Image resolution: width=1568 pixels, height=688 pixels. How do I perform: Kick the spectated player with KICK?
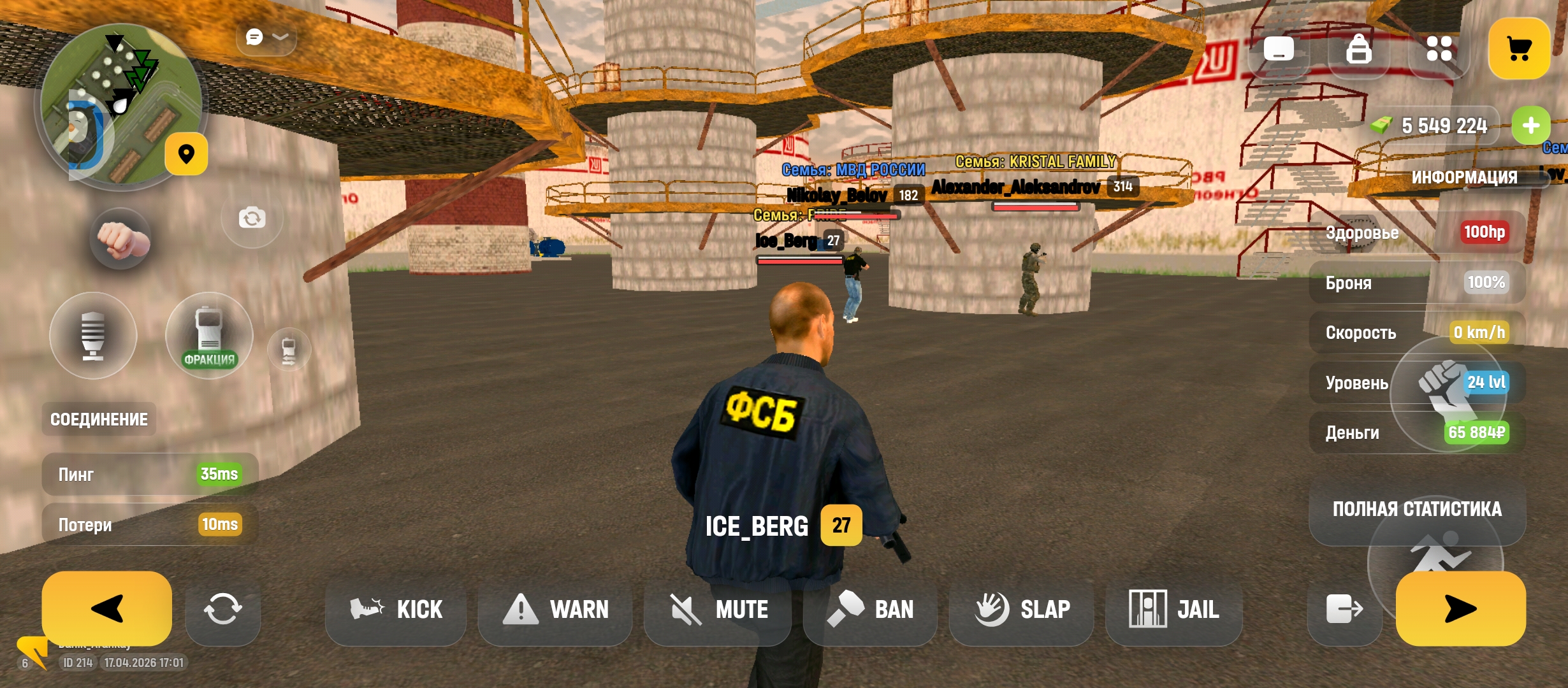[x=396, y=610]
